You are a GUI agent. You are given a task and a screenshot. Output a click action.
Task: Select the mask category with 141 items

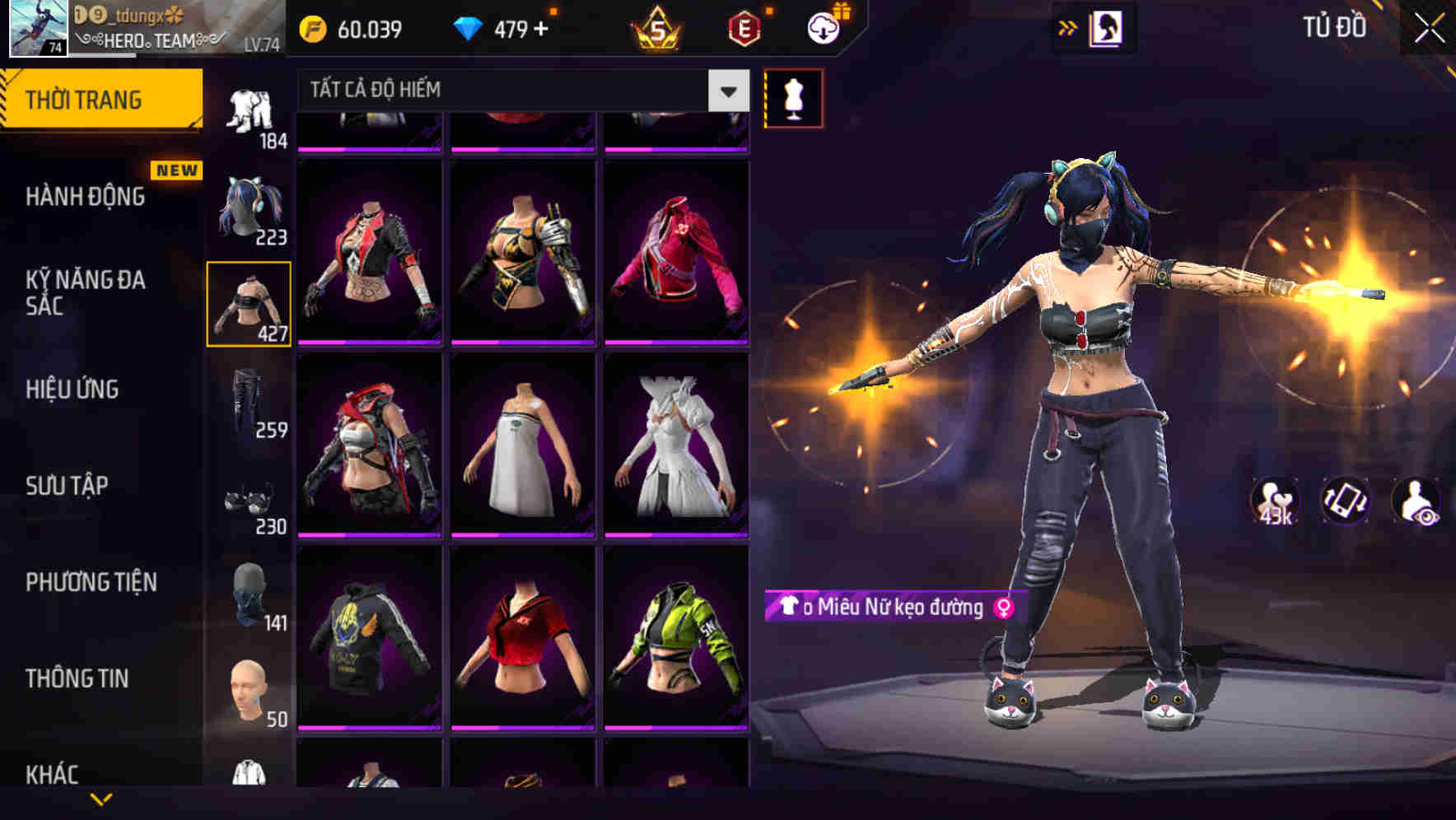pyautogui.click(x=250, y=595)
